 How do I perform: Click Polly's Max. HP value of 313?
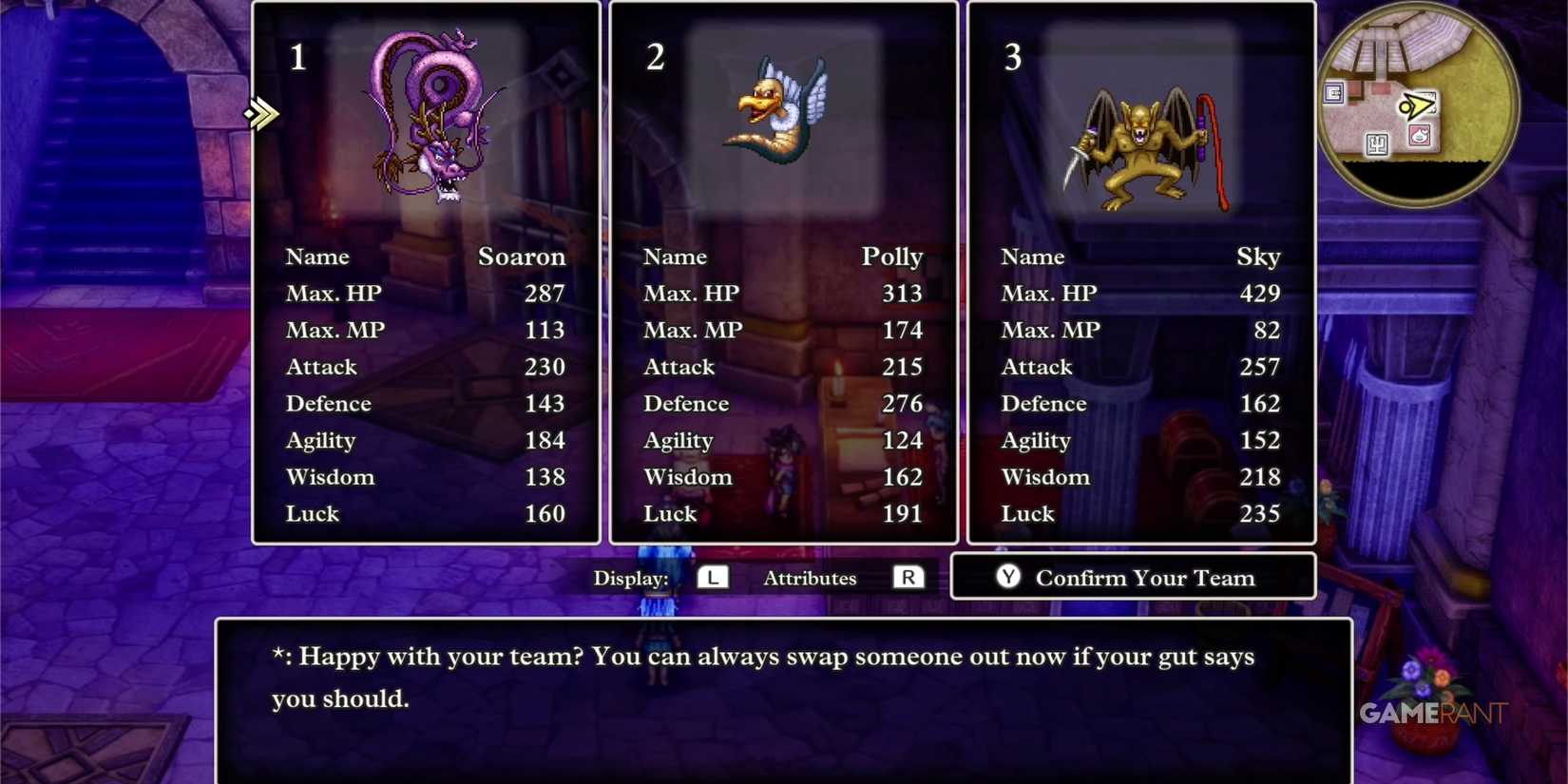pos(902,293)
